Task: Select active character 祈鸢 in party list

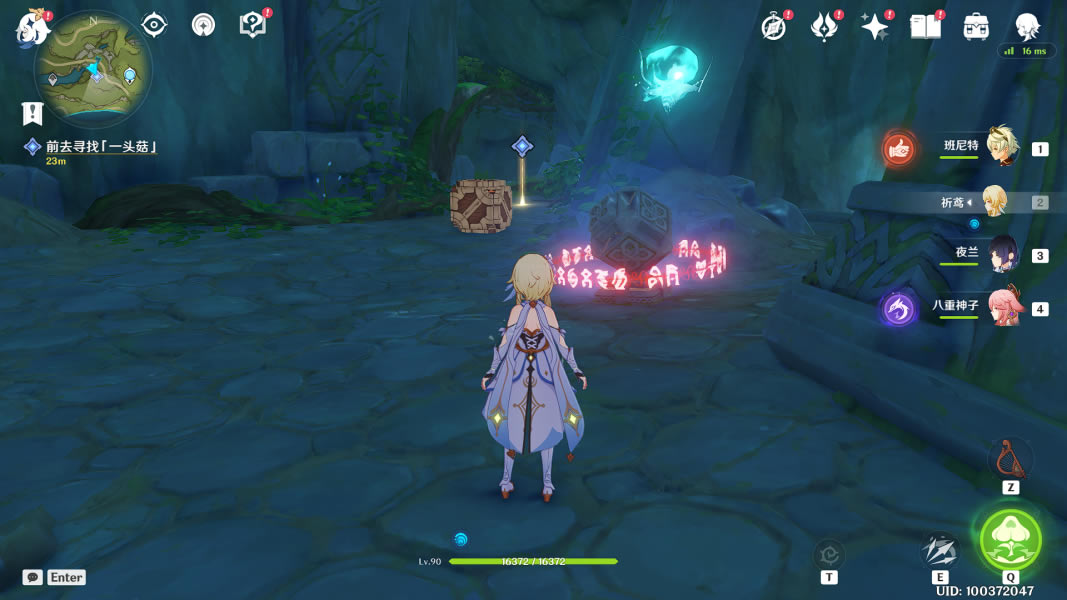Action: pos(994,201)
